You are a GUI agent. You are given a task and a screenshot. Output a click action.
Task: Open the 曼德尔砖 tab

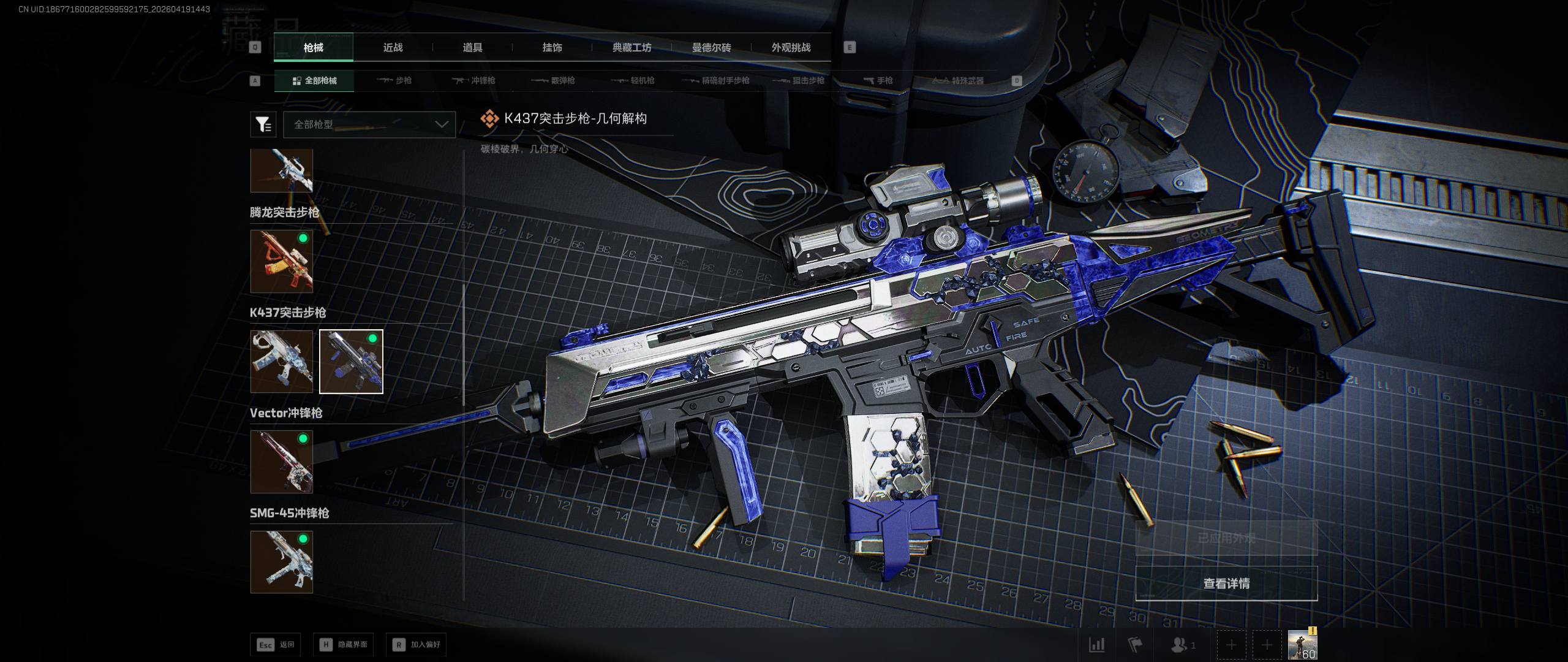pyautogui.click(x=711, y=48)
